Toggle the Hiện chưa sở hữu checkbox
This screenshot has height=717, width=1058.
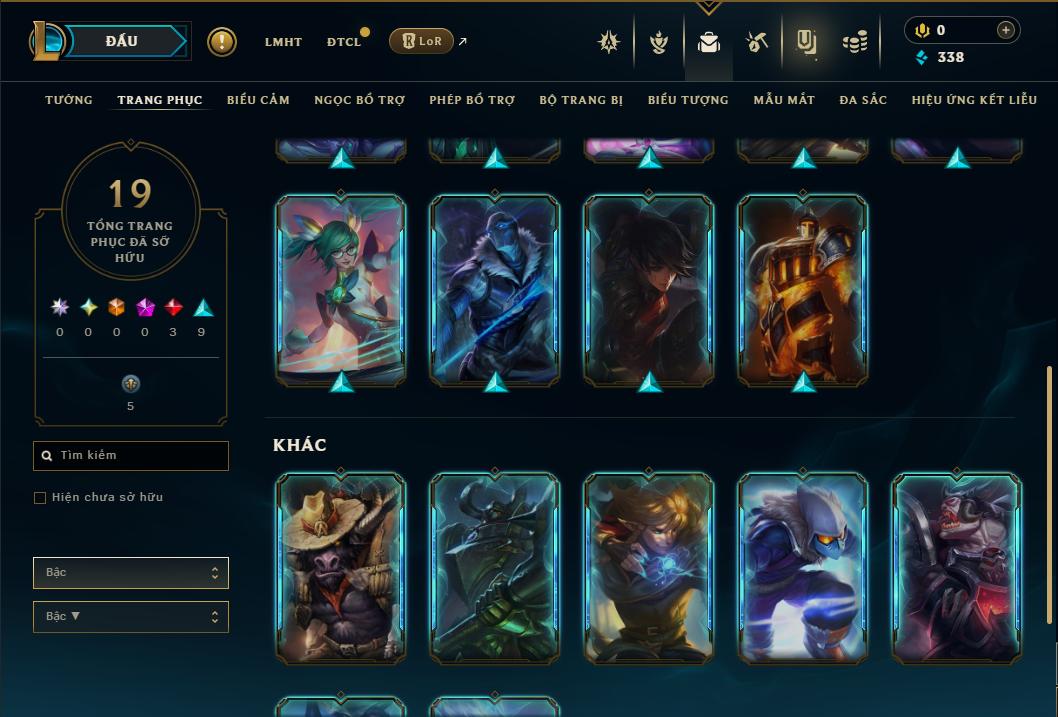click(40, 498)
